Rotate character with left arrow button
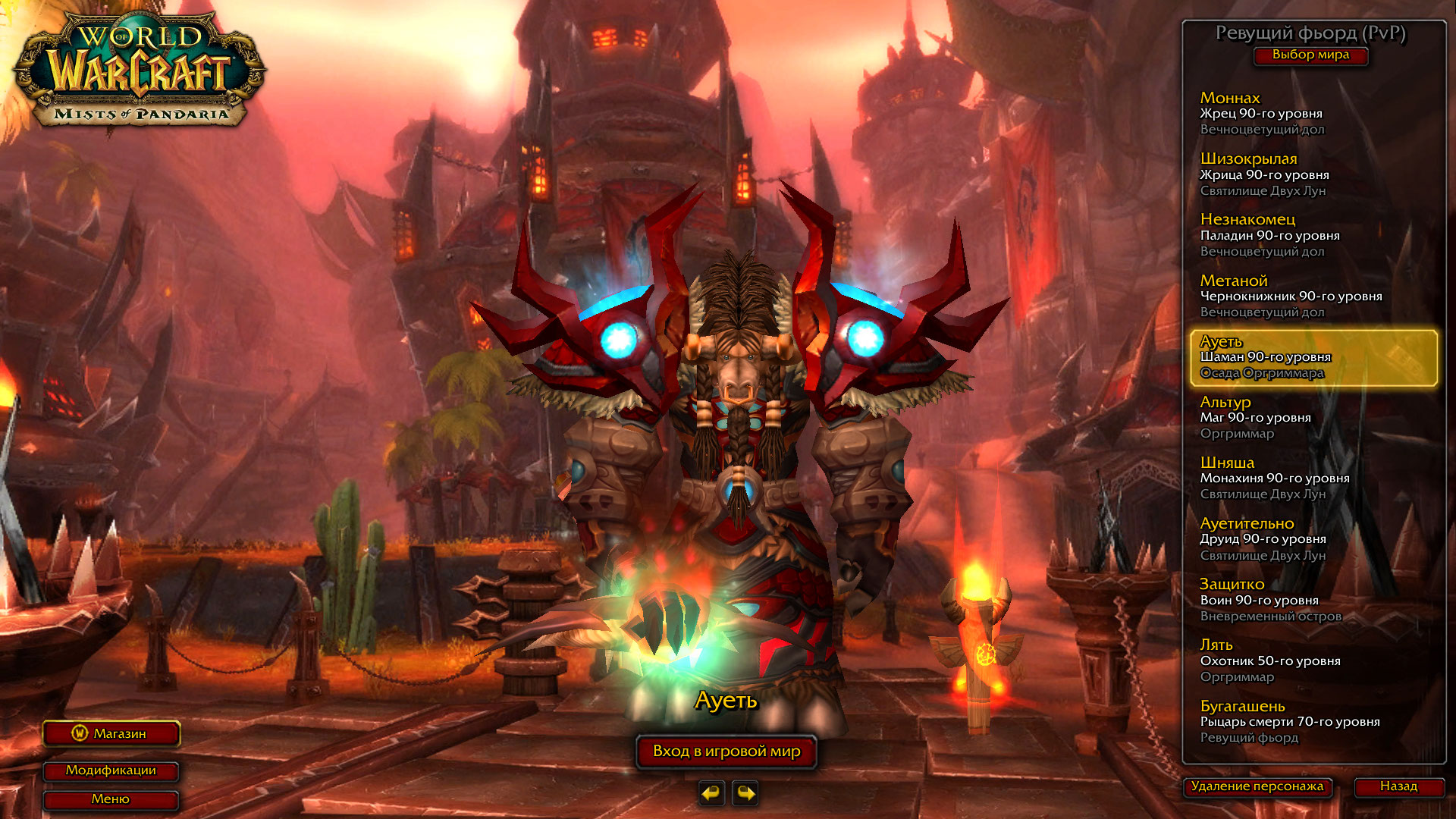 711,793
